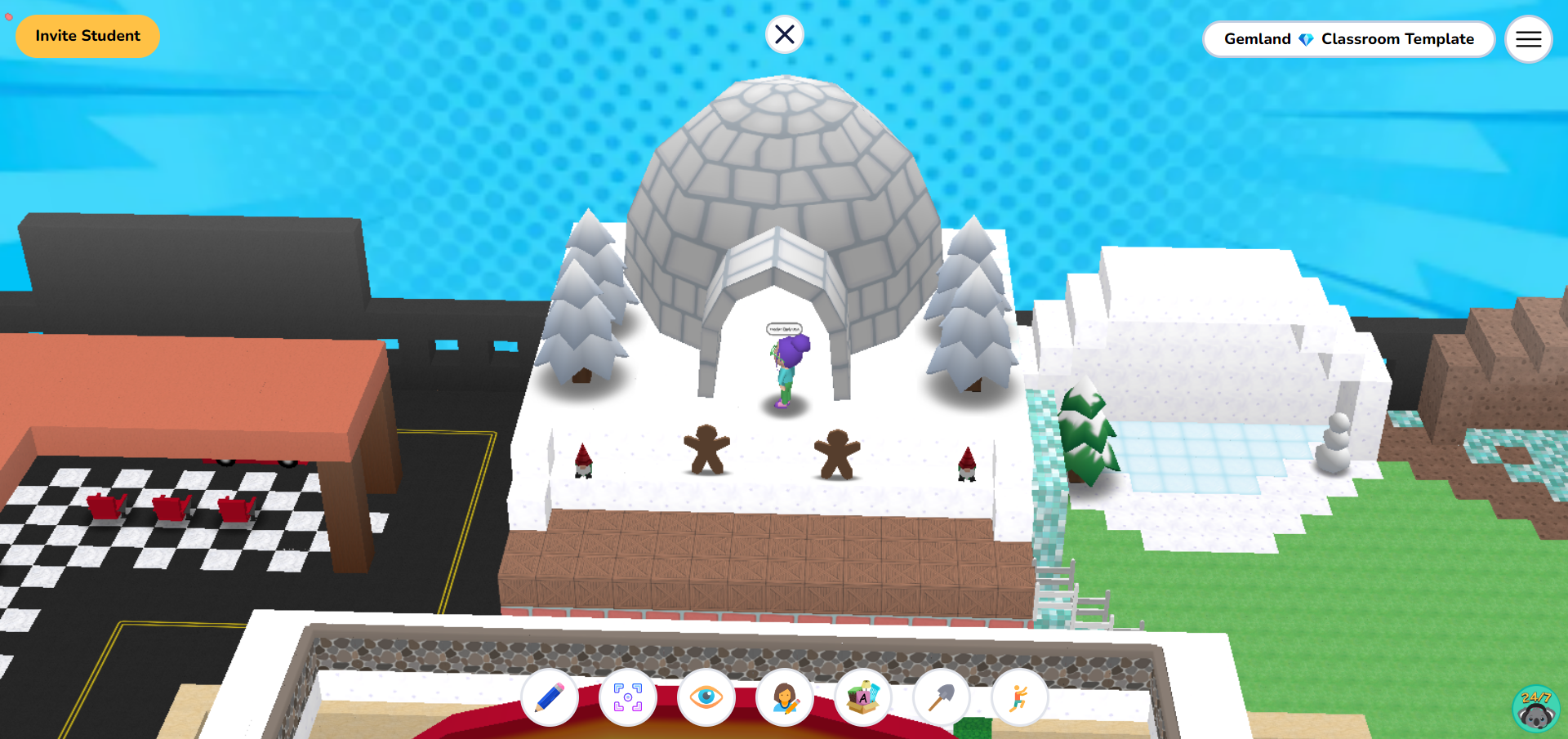
Task: Close the current view with the X
Action: point(784,33)
